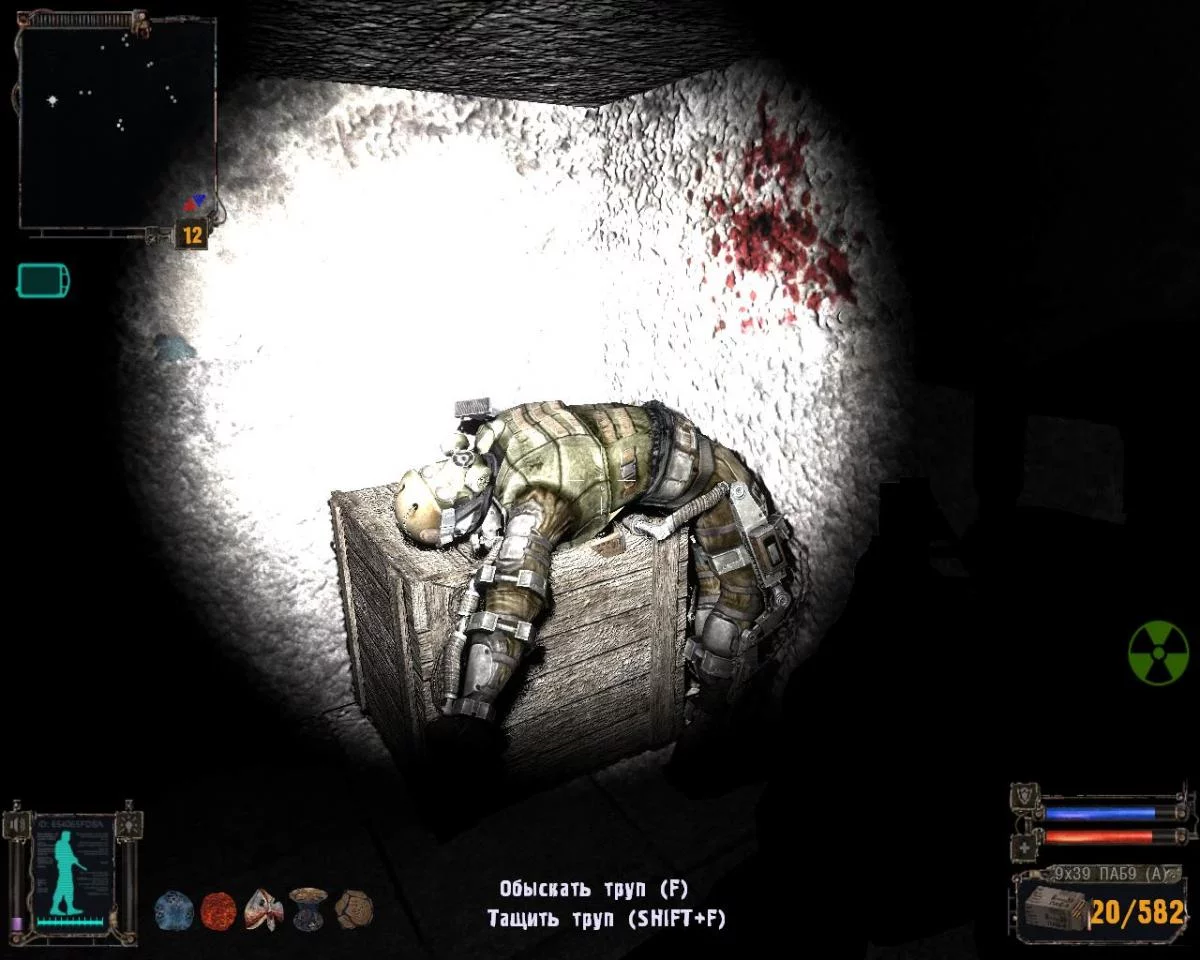Click the lightbulb visibility icon on stance panel
This screenshot has width=1200, height=960.
click(x=131, y=824)
